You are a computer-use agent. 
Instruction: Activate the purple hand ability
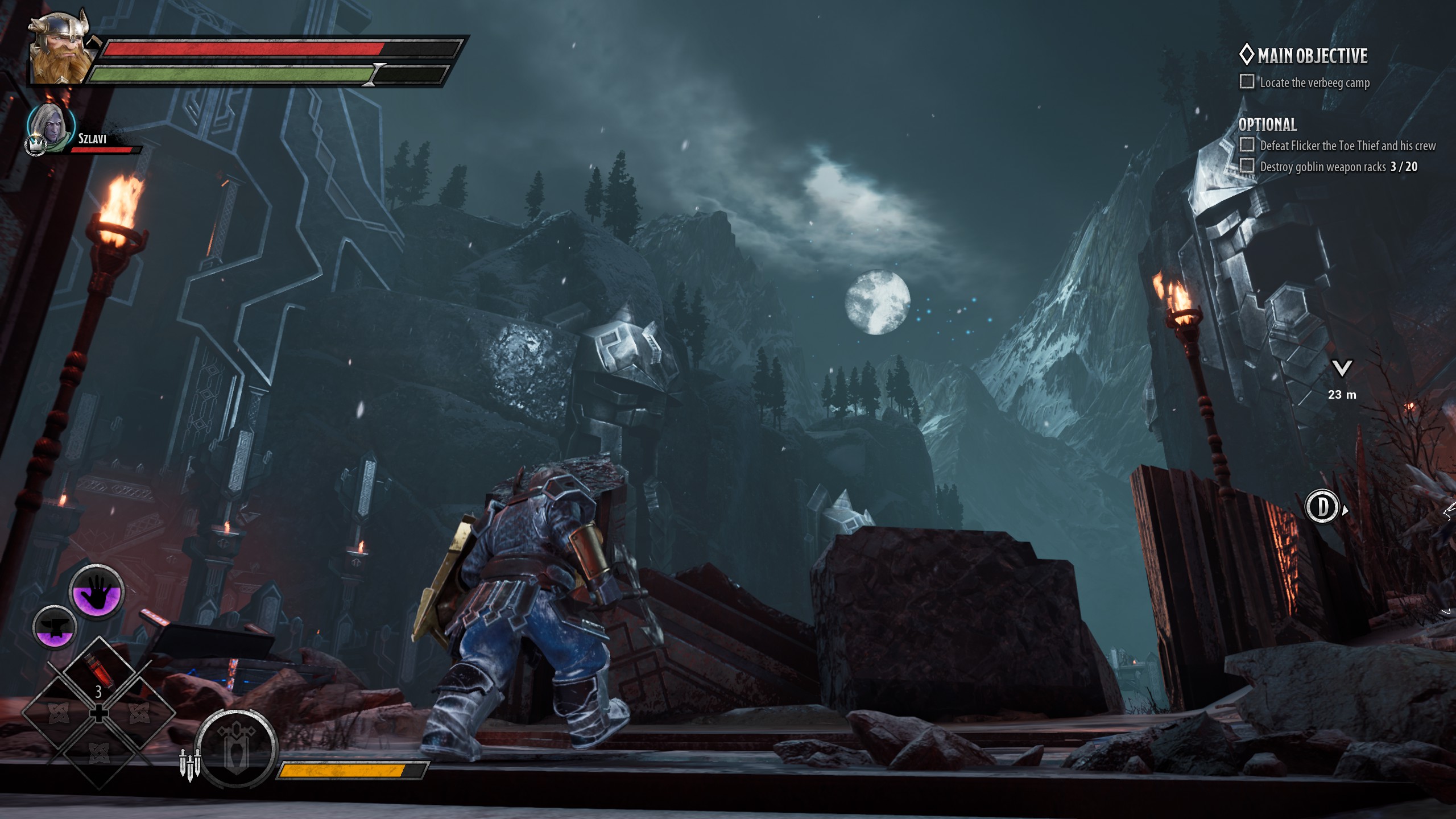click(97, 592)
